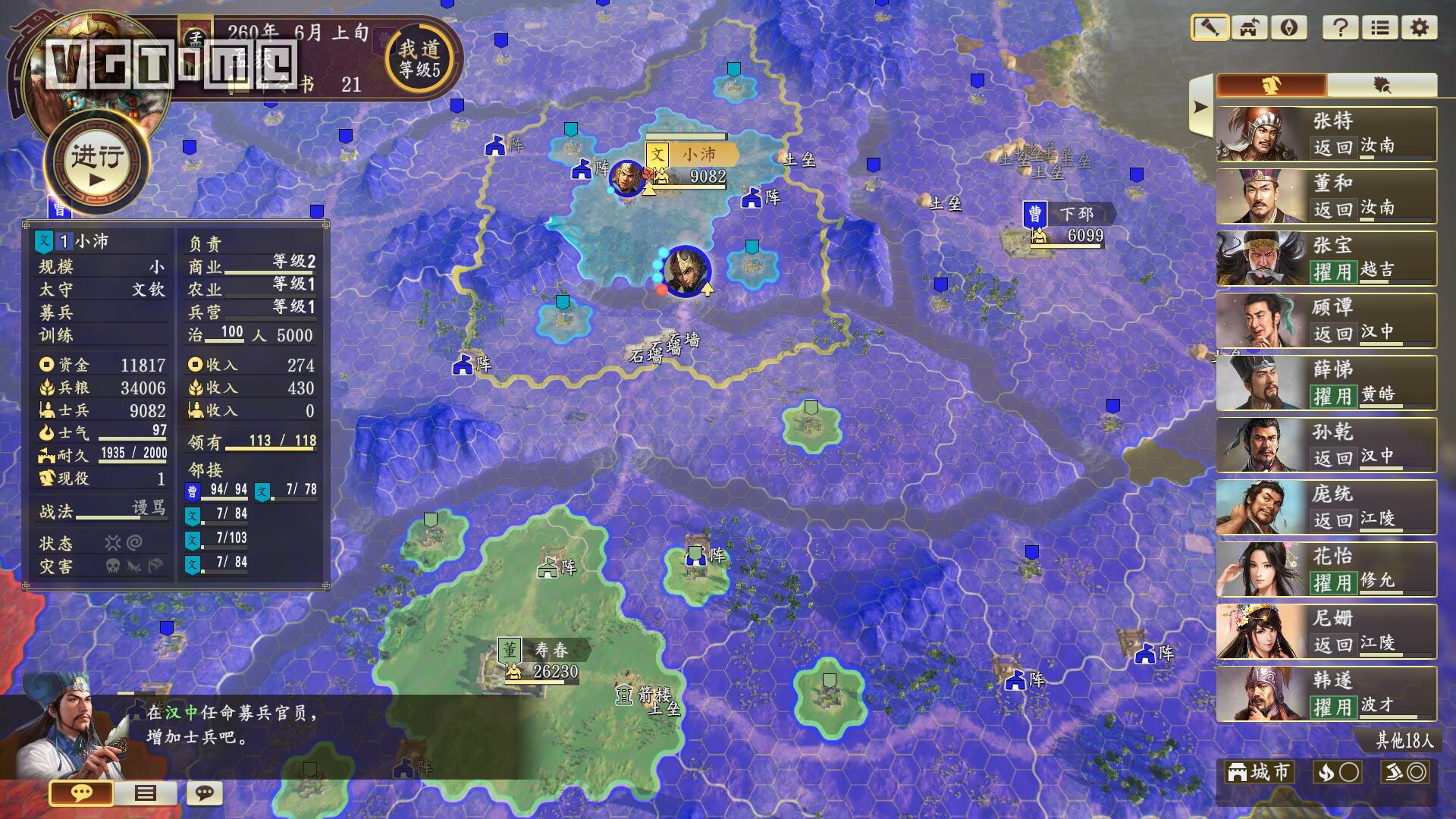Viewport: 1456px width, 819px height.
Task: Collapse the officer list panel arrow
Action: point(1200,106)
